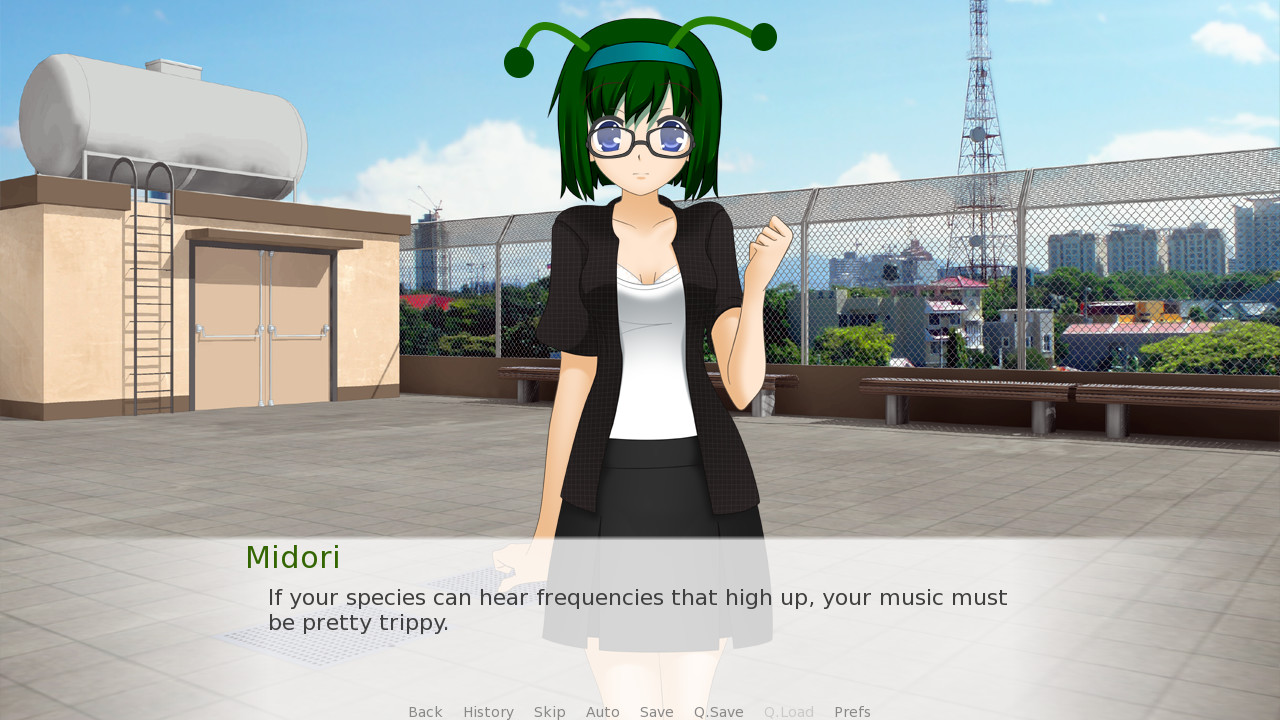The width and height of the screenshot is (1280, 720).
Task: Click Midori's name label
Action: pyautogui.click(x=292, y=557)
